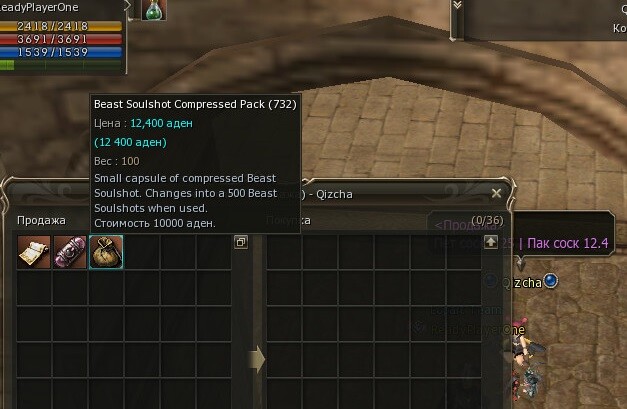This screenshot has width=627, height=409.
Task: Expand the double-arrow handle on the top-right panel
Action: tap(458, 5)
